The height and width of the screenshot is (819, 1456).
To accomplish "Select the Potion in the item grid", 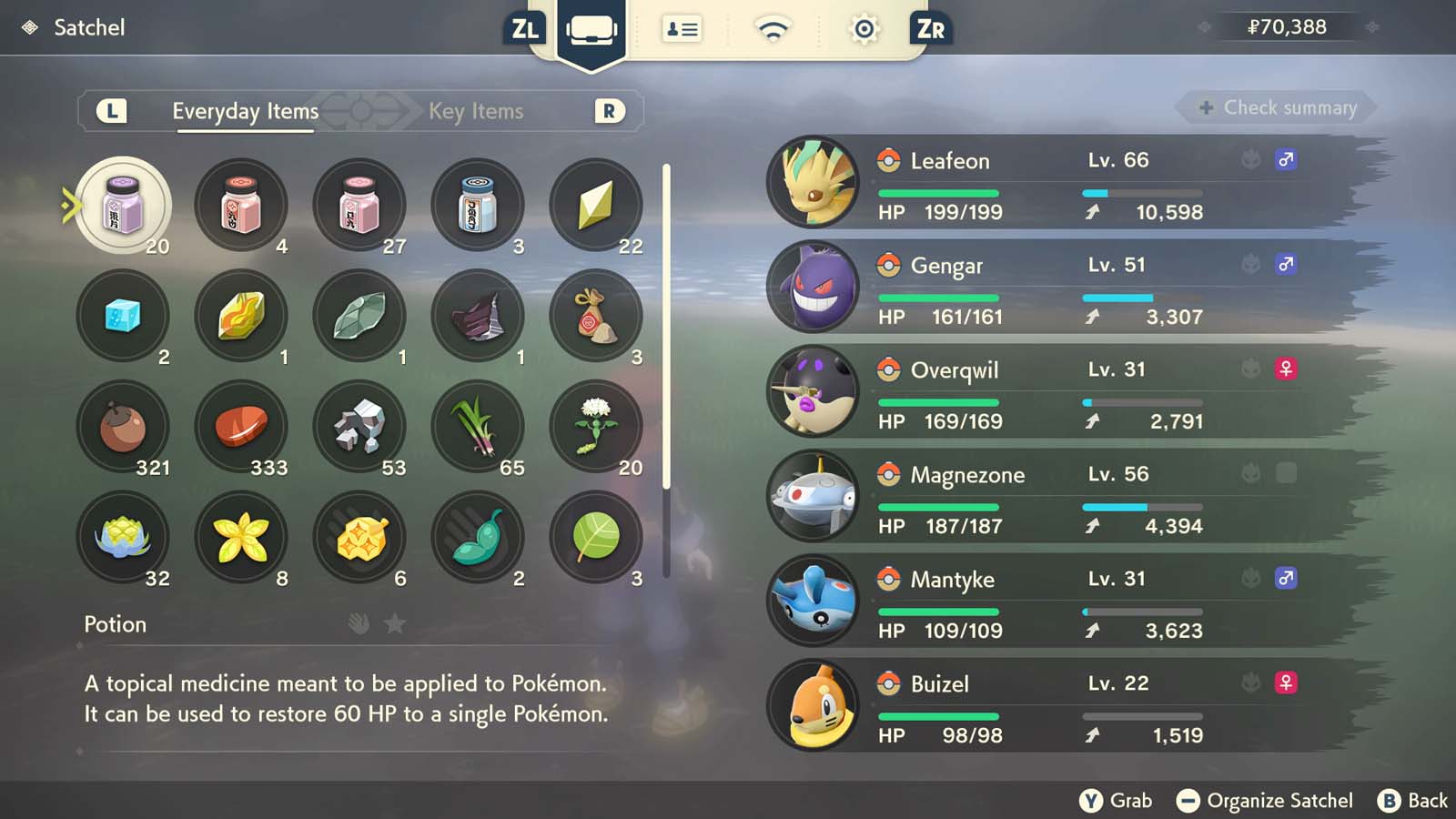I will tap(124, 205).
